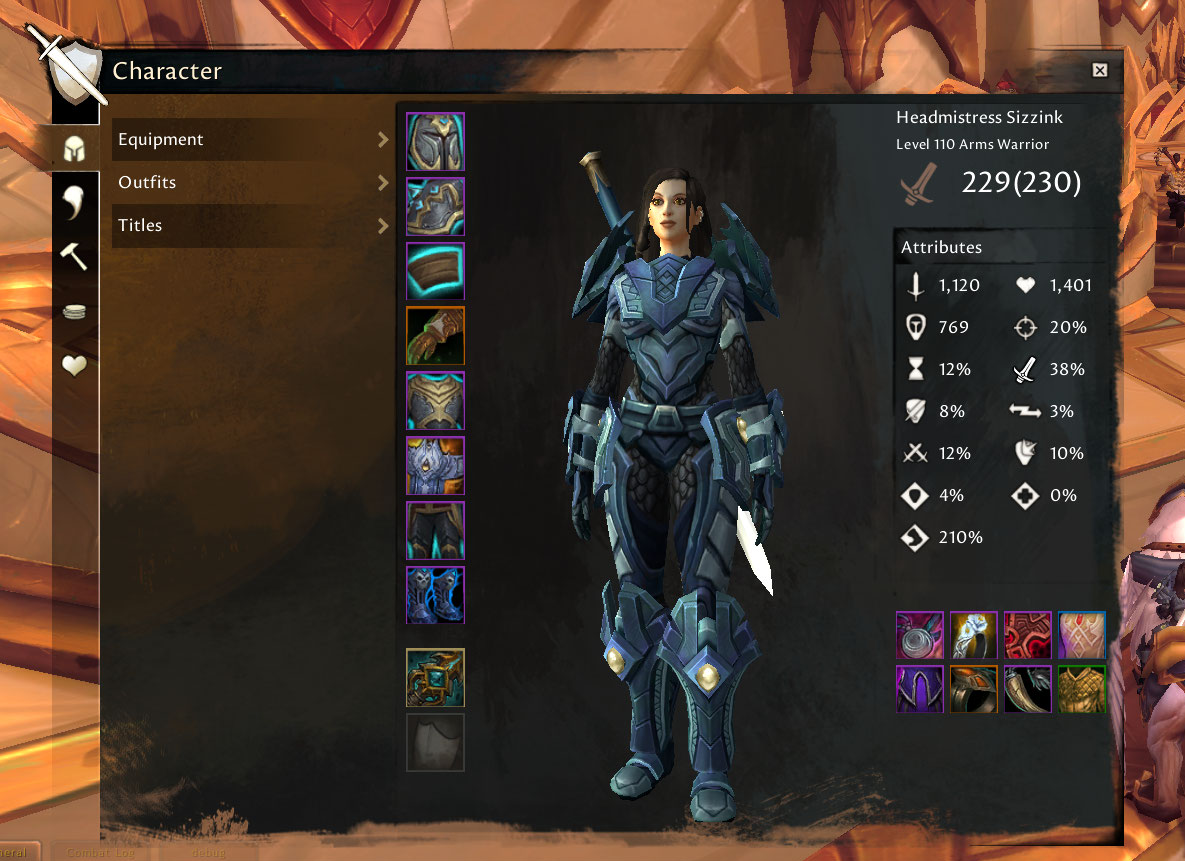Screen dimensions: 1185x861
Task: Switch to the helmet sidebar tab
Action: pyautogui.click(x=75, y=149)
